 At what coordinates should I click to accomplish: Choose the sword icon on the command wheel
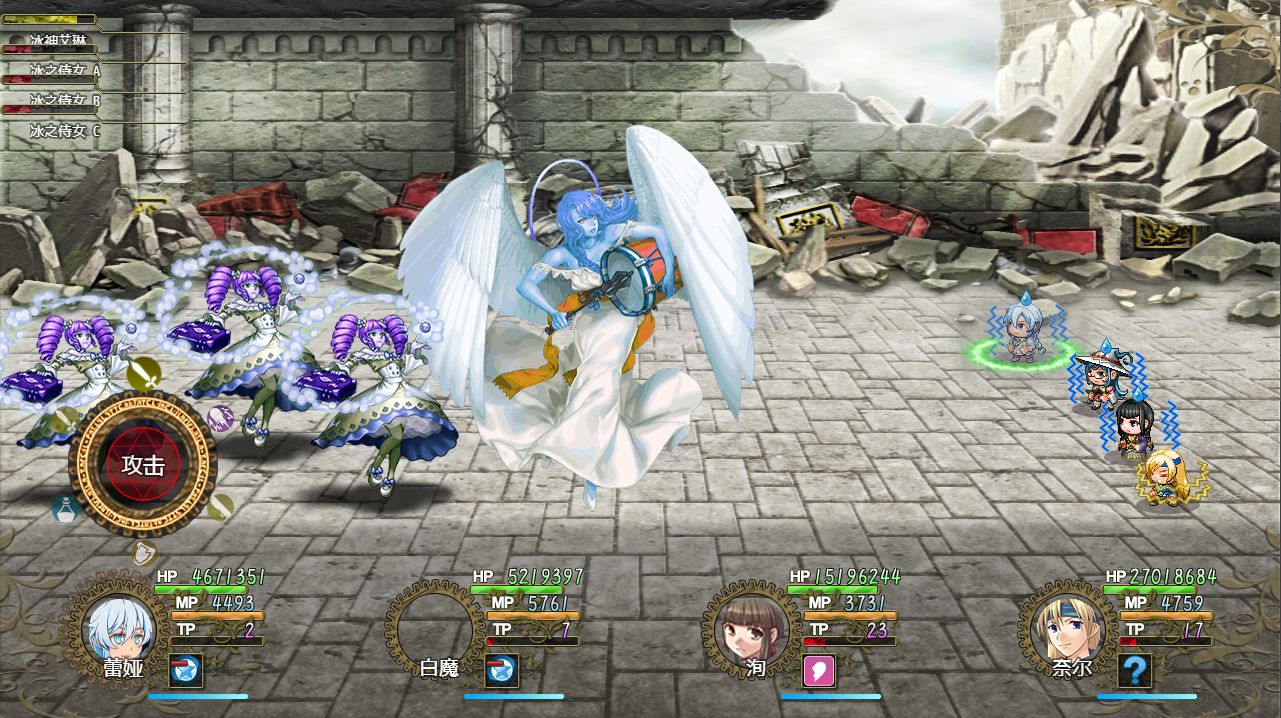pos(144,375)
